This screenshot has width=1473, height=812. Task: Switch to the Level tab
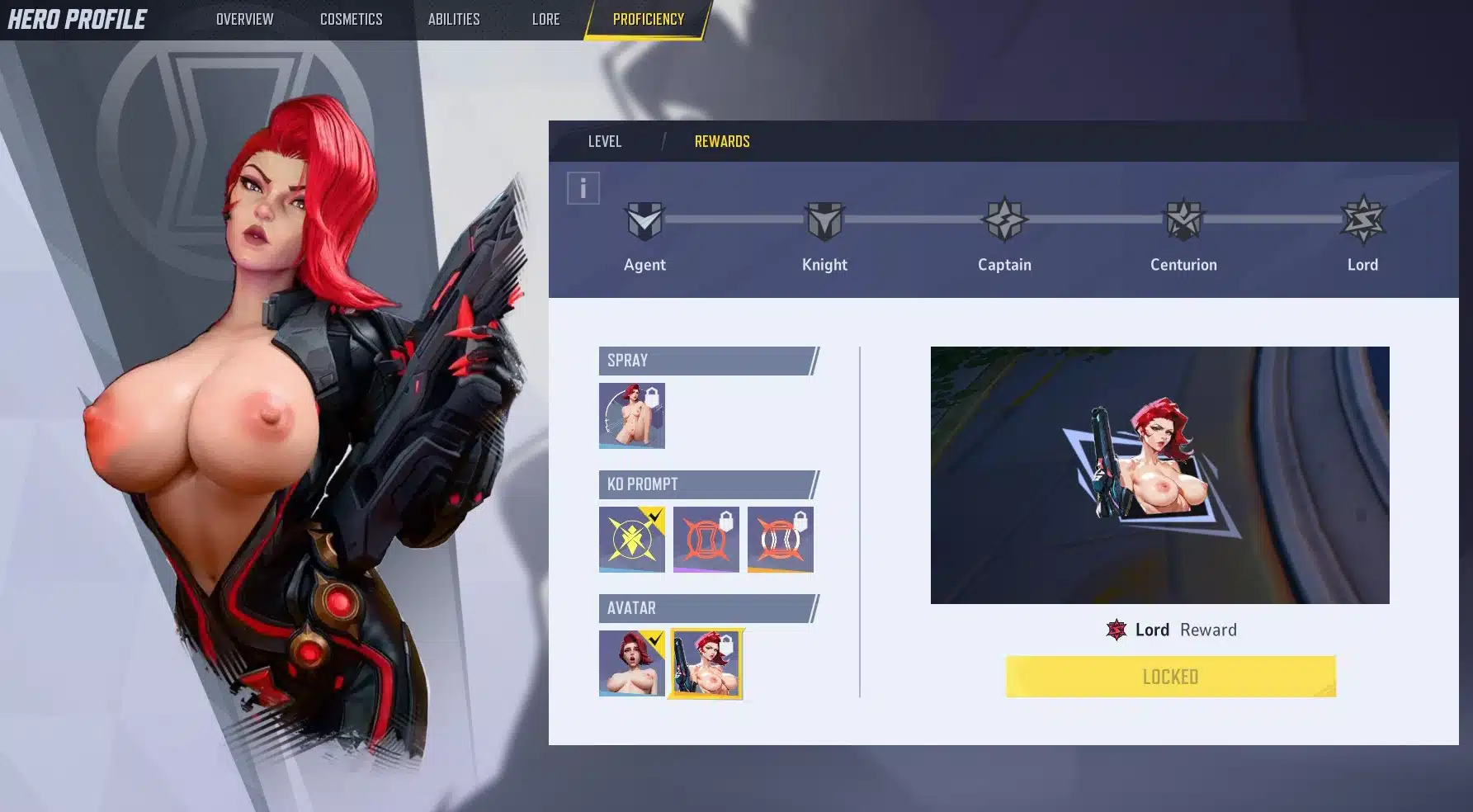click(605, 141)
